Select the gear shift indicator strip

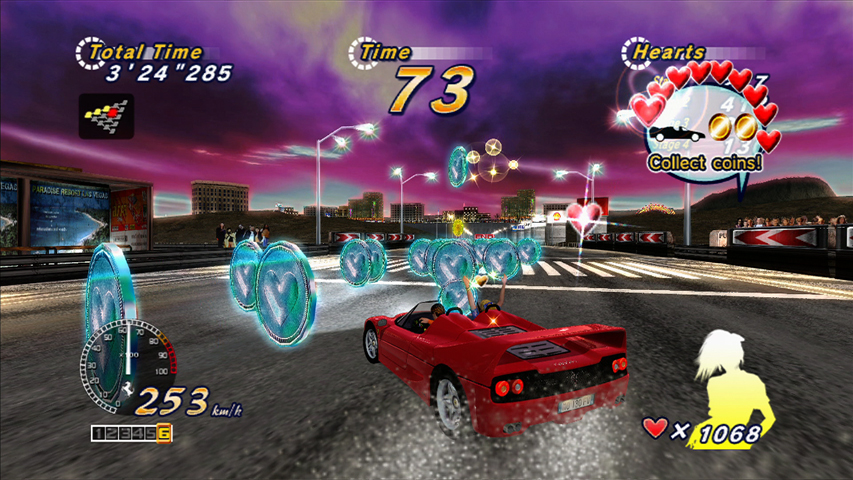click(131, 433)
